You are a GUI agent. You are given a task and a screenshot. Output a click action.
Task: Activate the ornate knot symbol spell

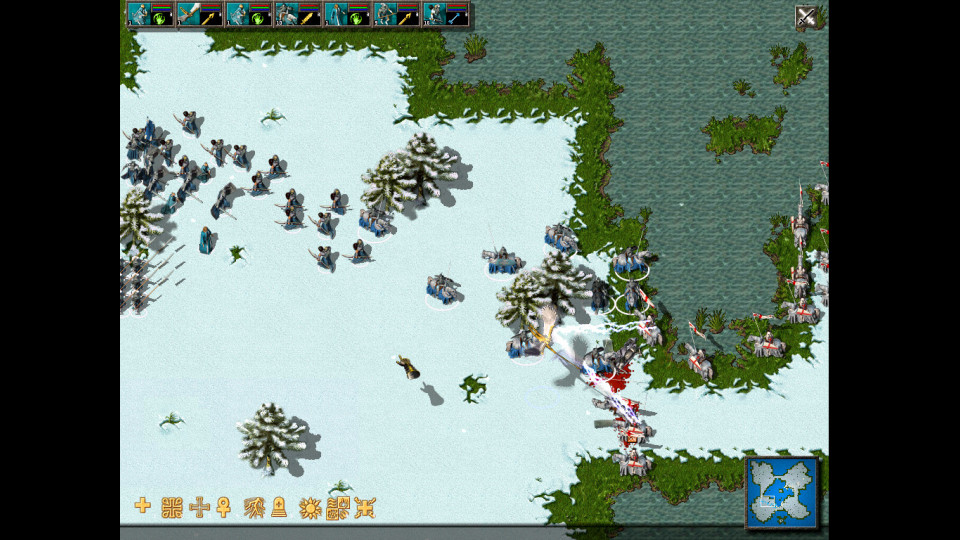[x=171, y=506]
